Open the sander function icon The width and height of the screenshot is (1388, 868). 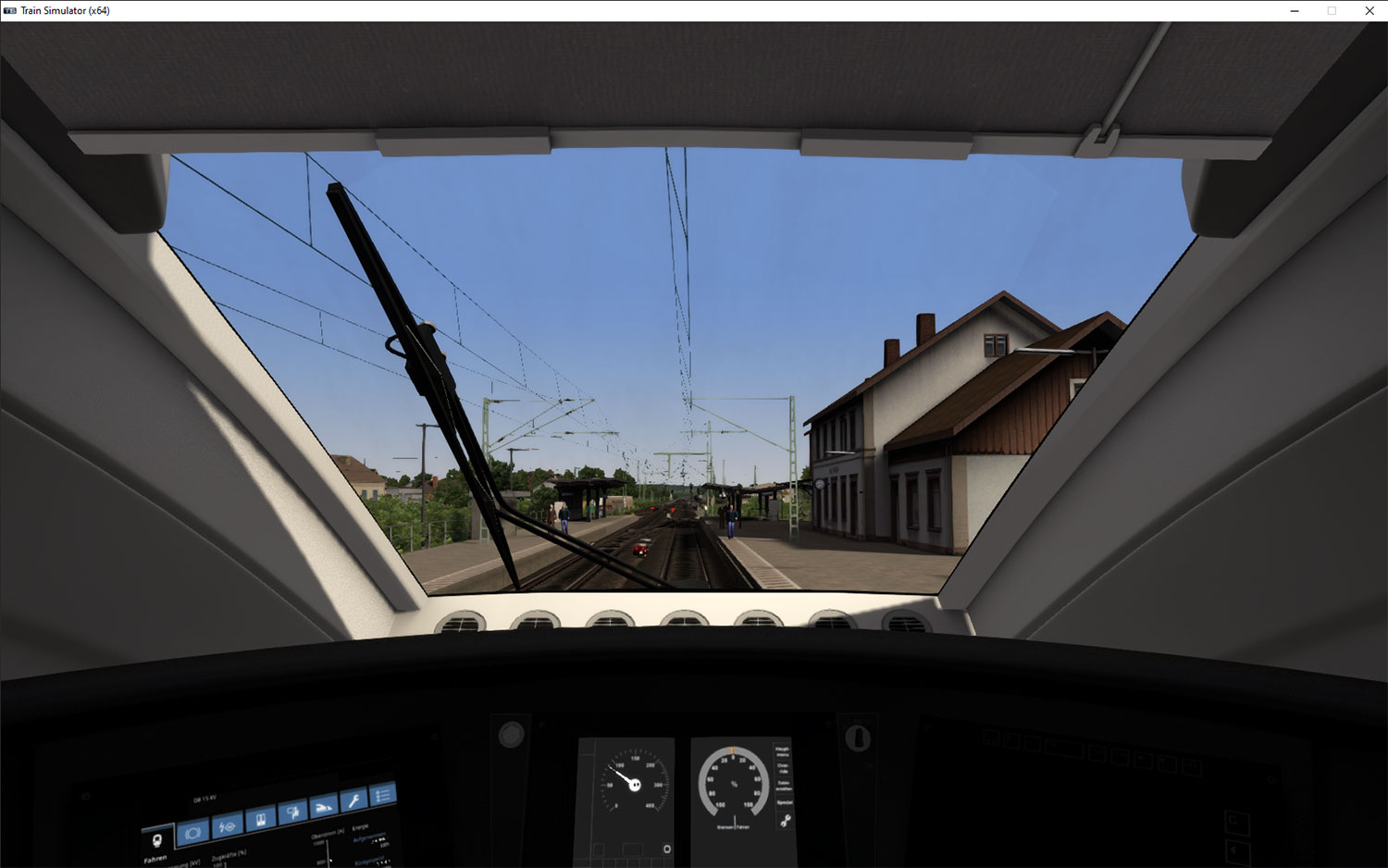[324, 807]
